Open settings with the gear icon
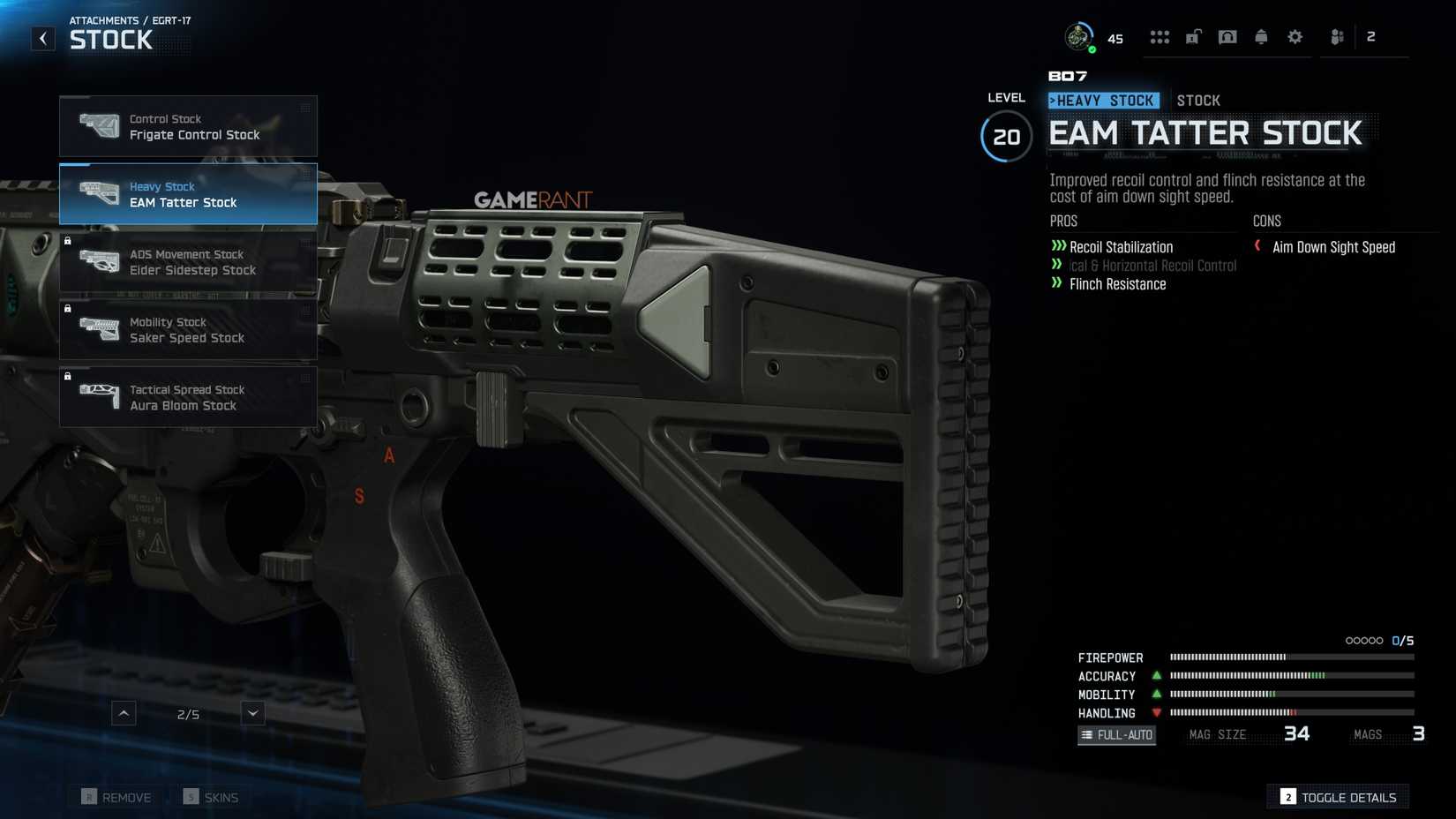The height and width of the screenshot is (819, 1456). pos(1294,36)
